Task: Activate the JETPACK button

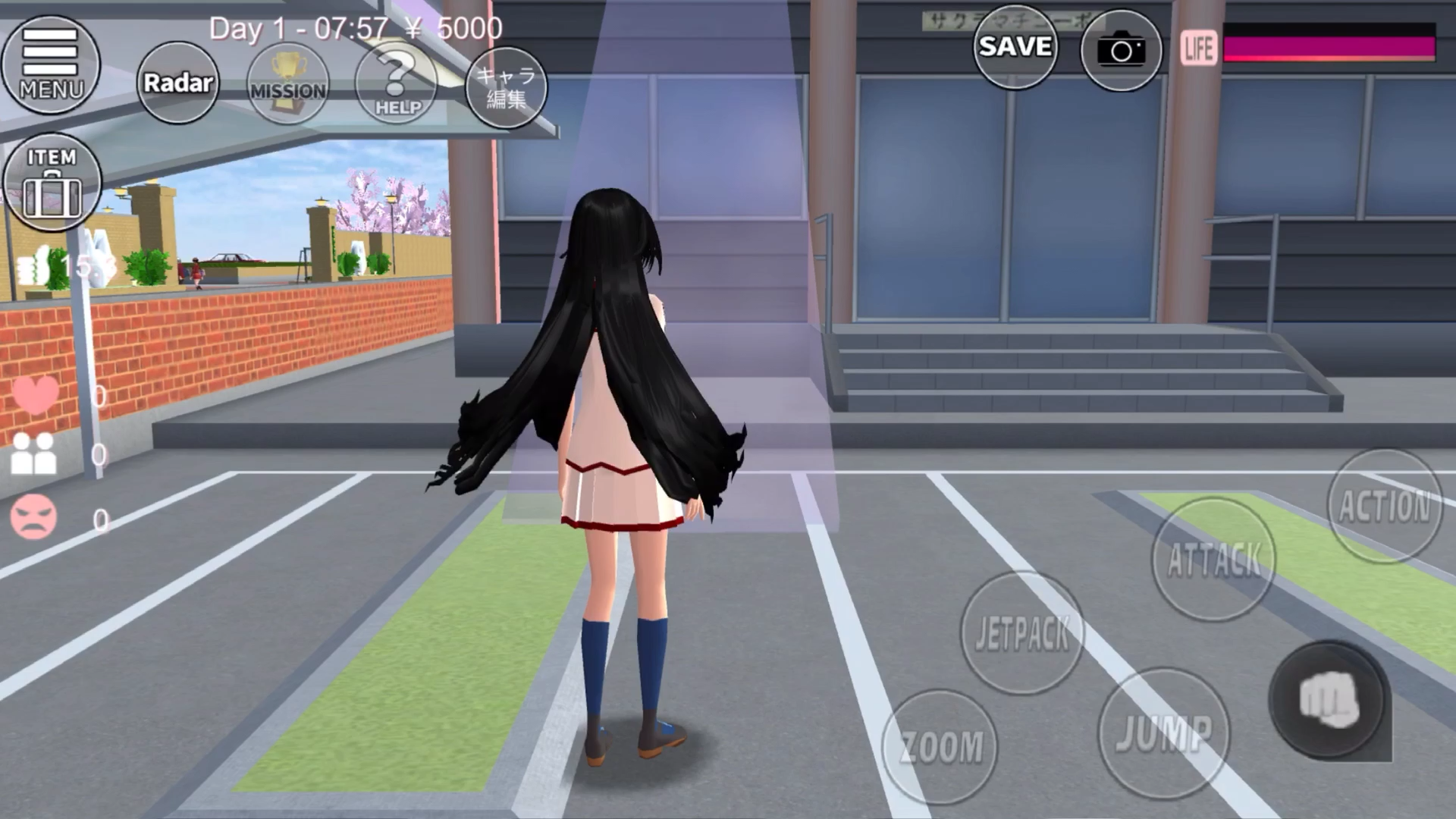Action: click(x=1022, y=633)
